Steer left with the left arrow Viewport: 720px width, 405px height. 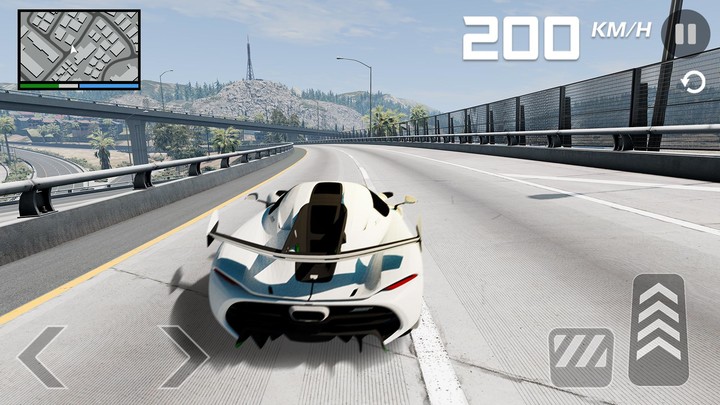[x=43, y=356]
